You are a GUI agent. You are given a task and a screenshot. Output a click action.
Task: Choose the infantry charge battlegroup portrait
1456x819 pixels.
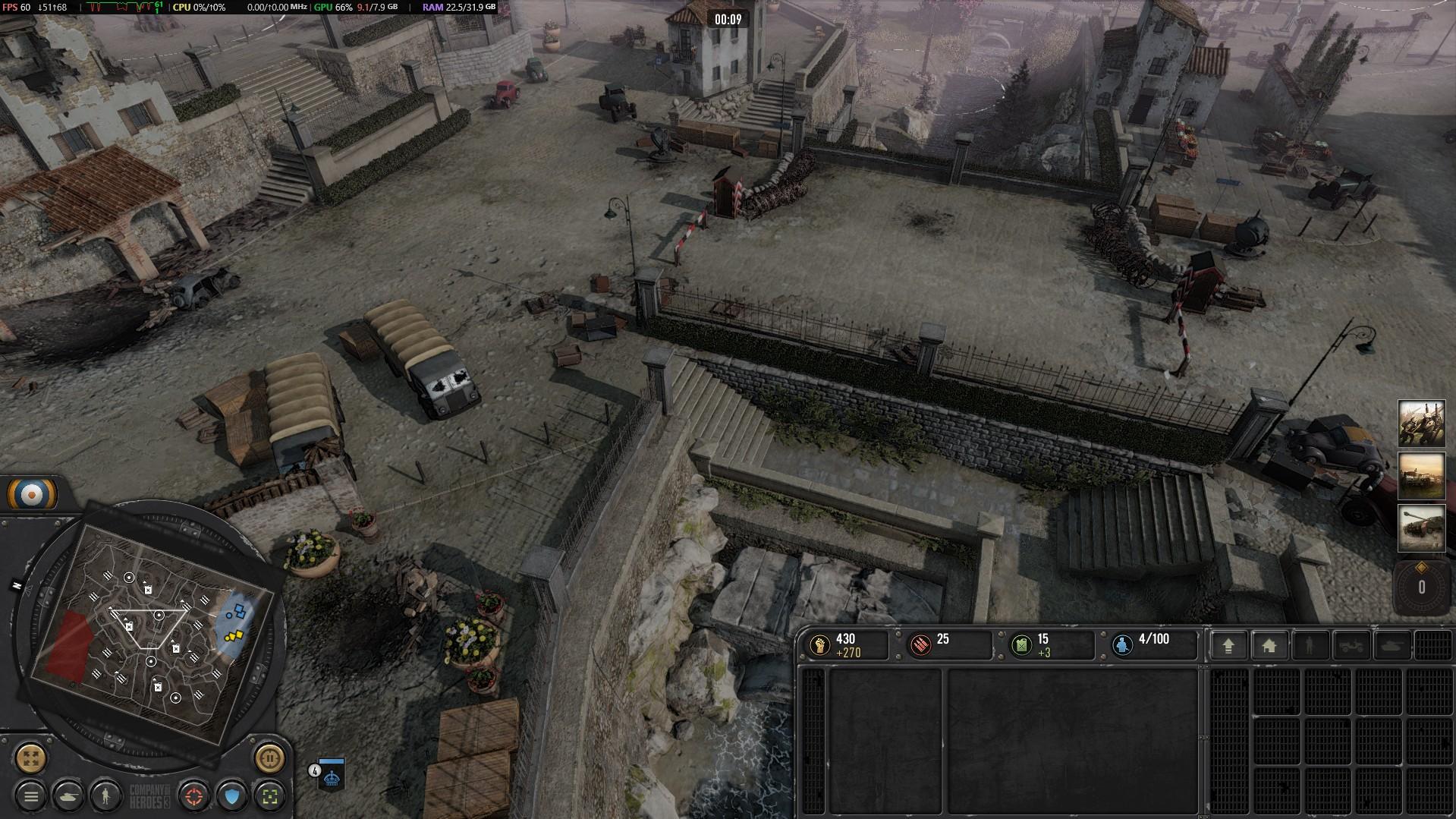pos(1421,424)
